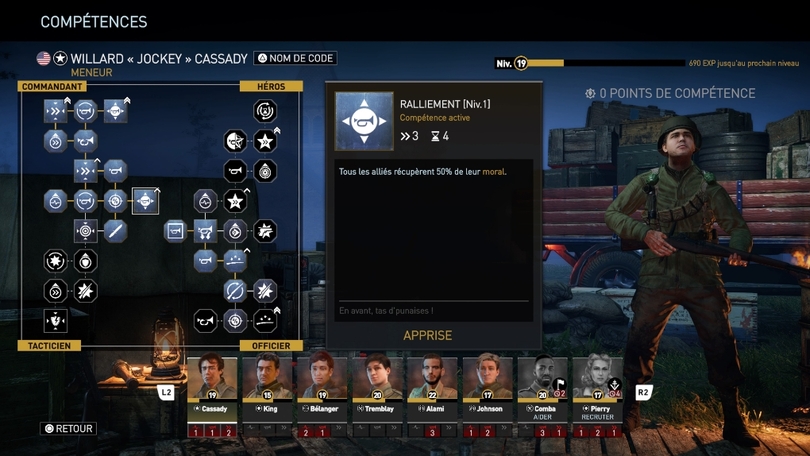Open the Héros branch label
Image resolution: width=810 pixels, height=456 pixels.
tap(271, 87)
